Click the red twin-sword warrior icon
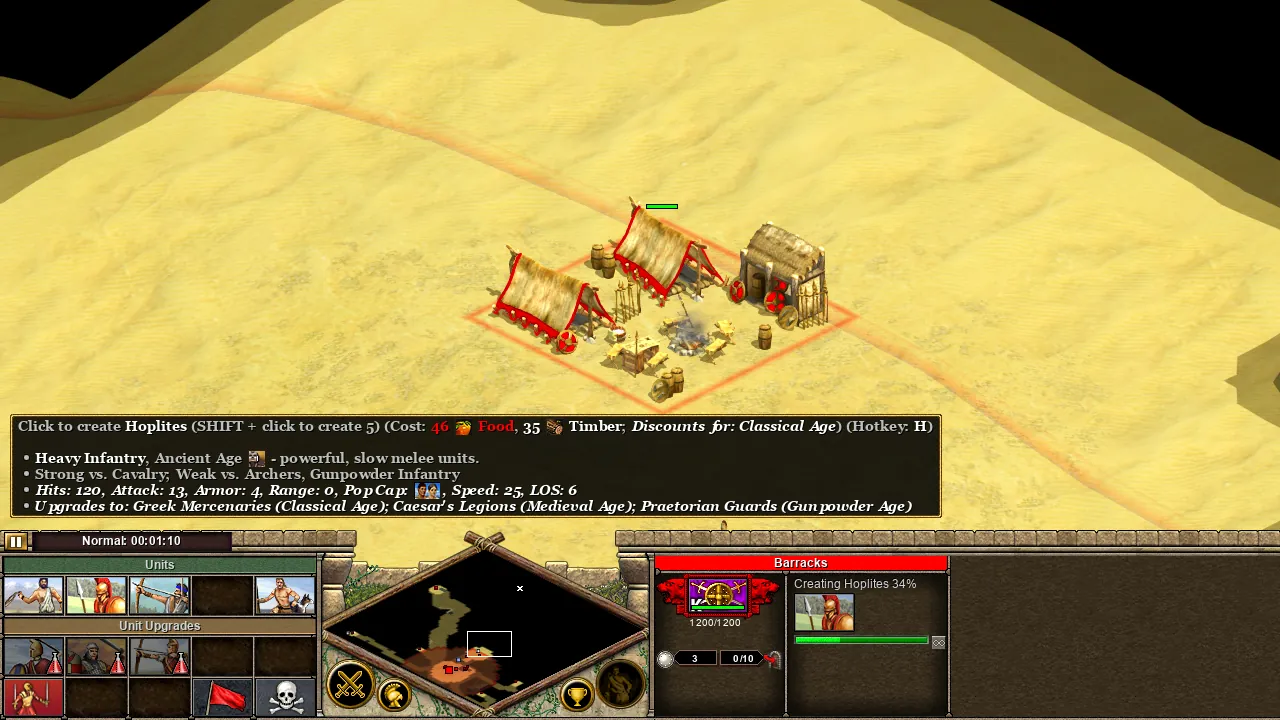The width and height of the screenshot is (1280, 720). (34, 697)
